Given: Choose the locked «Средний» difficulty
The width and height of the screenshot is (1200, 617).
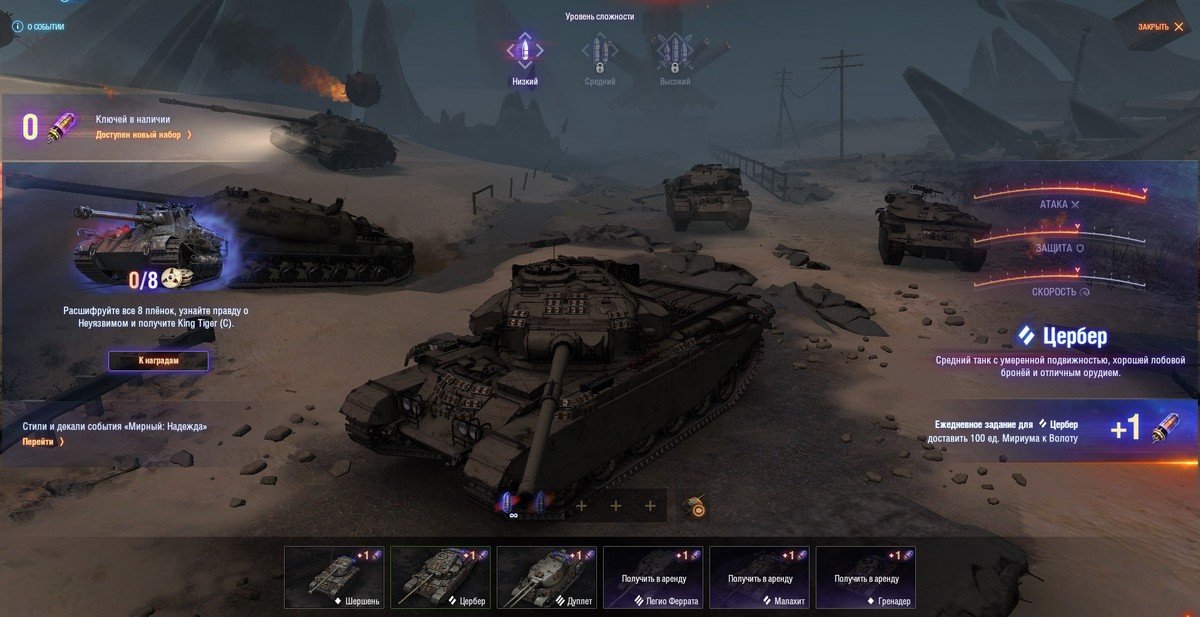Looking at the screenshot, I should (x=599, y=57).
